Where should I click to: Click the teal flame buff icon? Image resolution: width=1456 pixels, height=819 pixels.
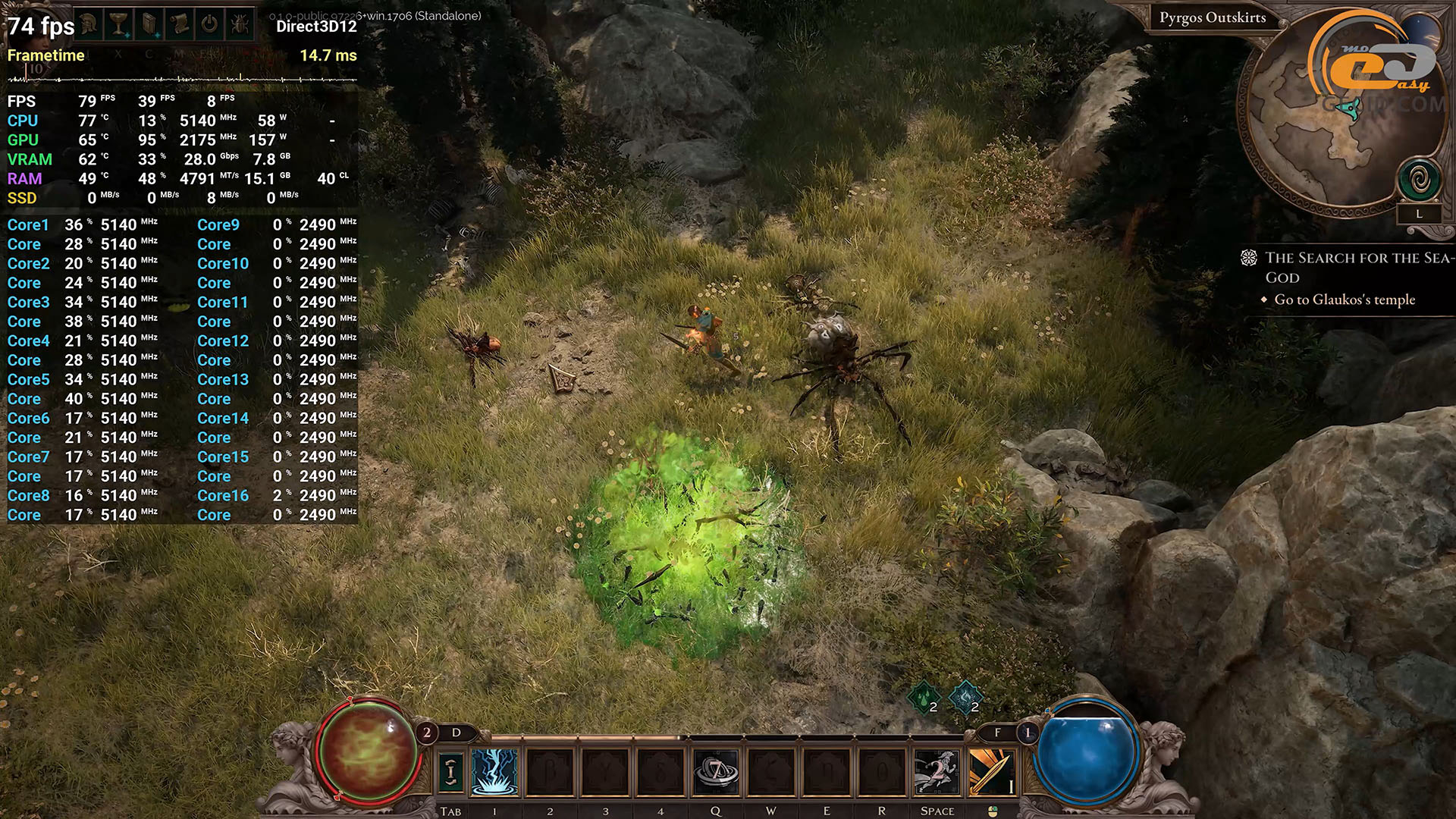[x=965, y=697]
